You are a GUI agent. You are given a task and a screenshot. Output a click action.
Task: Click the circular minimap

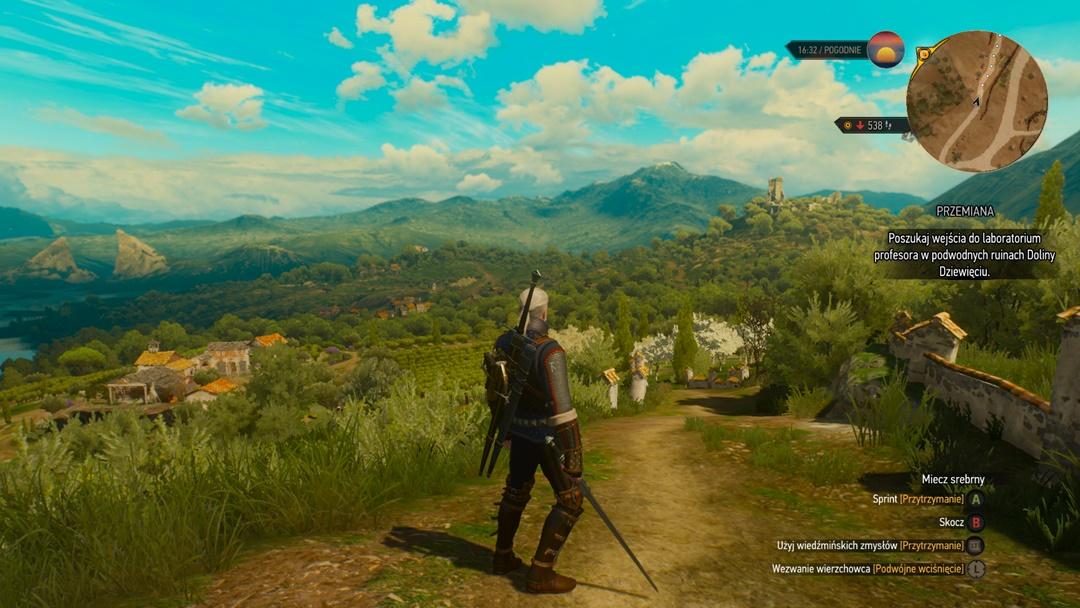976,101
